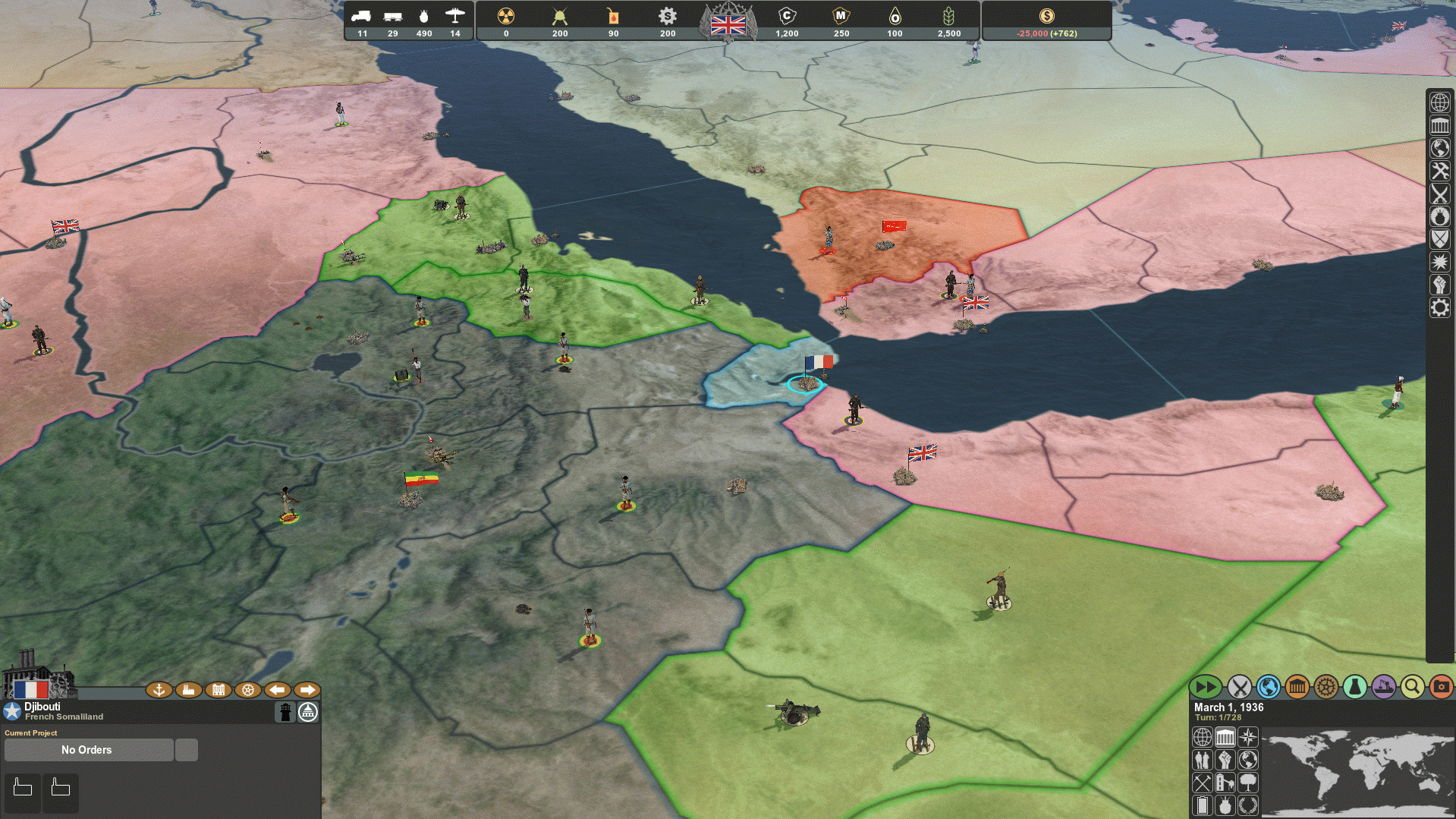End the turn with the green fast-forward button
The width and height of the screenshot is (1456, 819).
[1206, 688]
